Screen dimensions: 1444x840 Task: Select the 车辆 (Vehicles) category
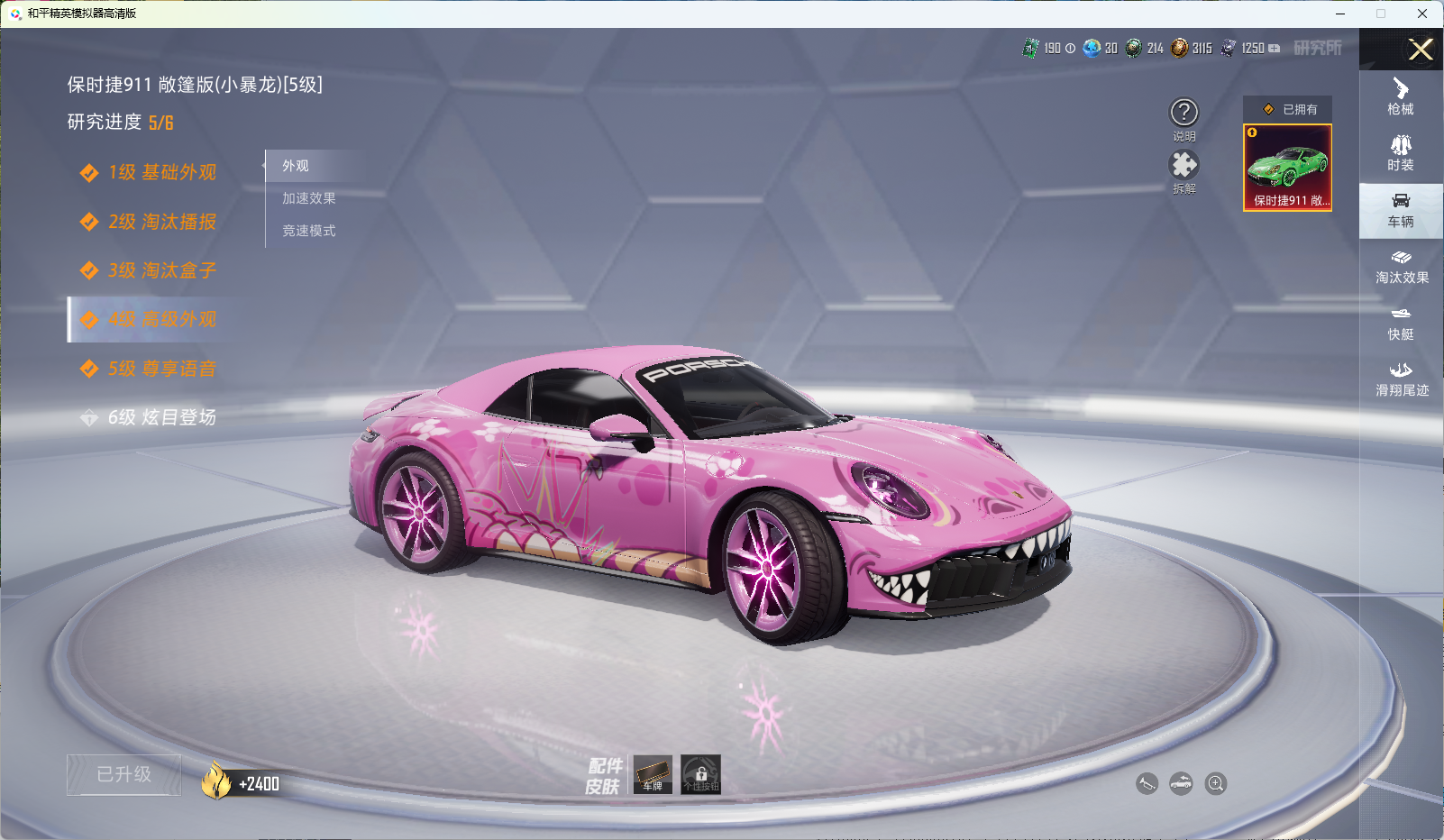click(1401, 210)
